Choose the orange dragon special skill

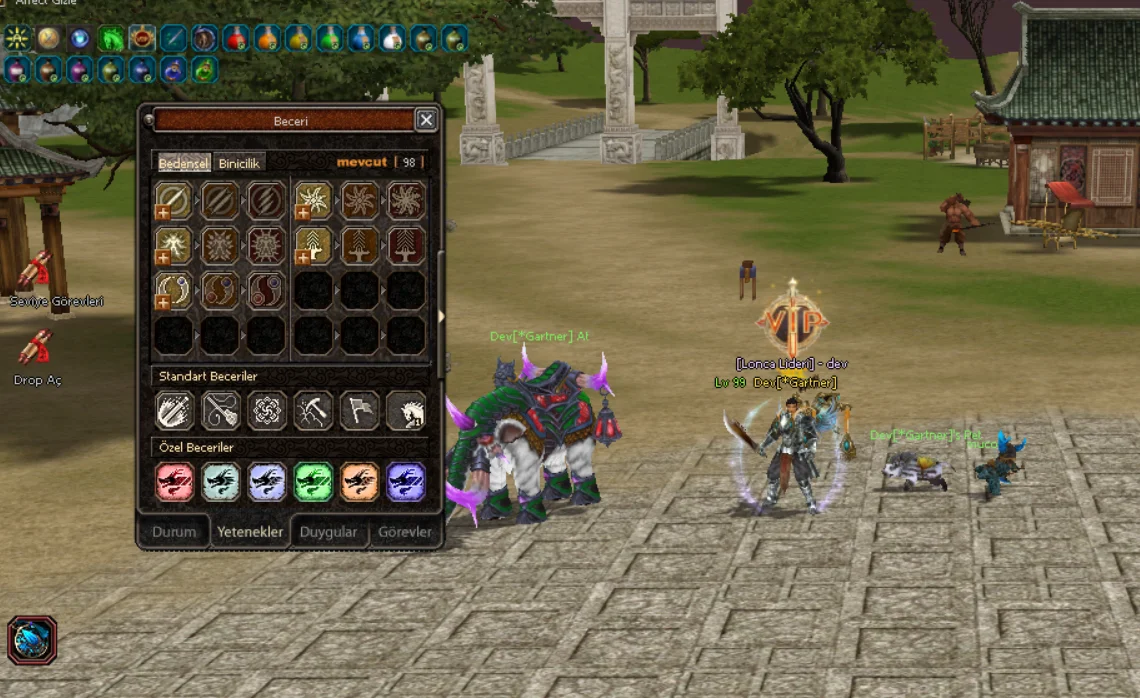click(x=359, y=481)
